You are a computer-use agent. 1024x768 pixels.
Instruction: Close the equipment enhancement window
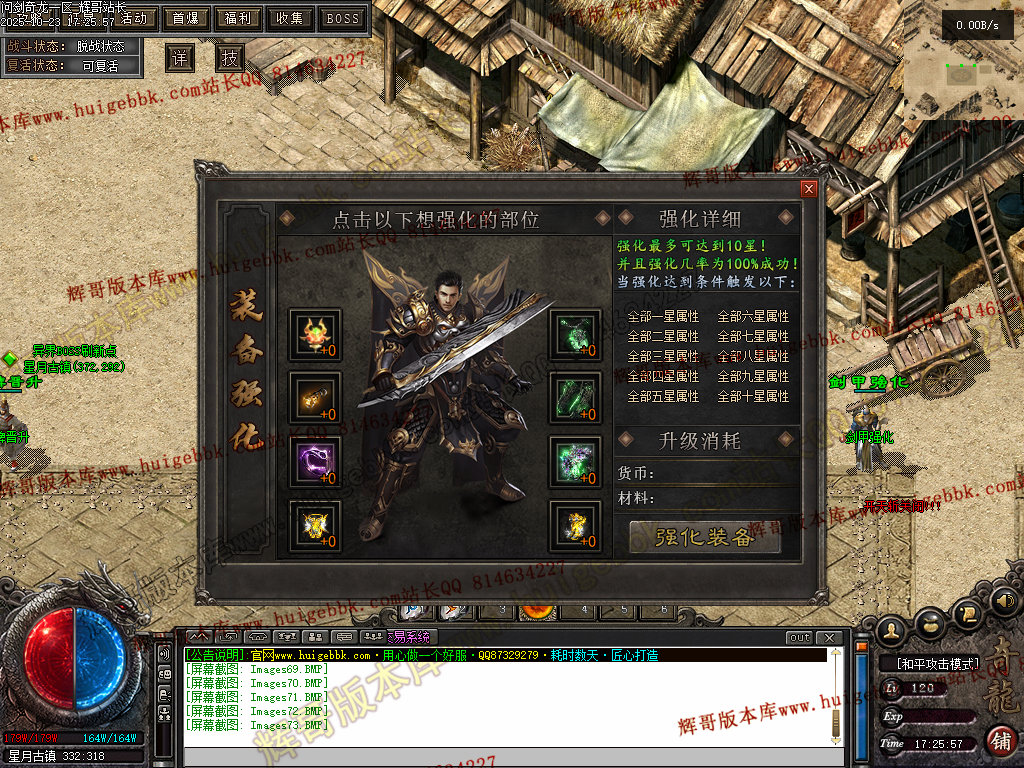pos(809,188)
